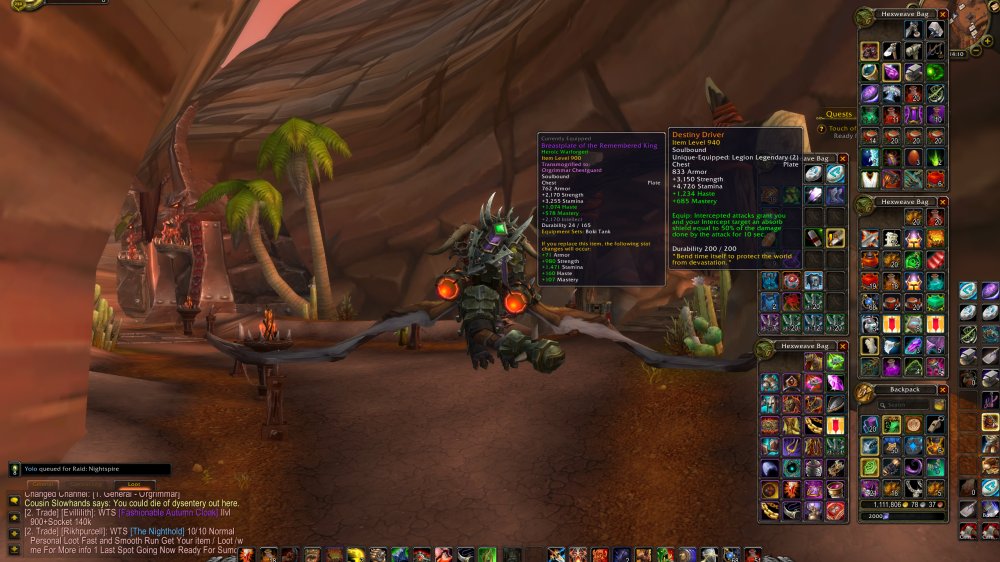Select the egg item in the top bag
The height and width of the screenshot is (562, 1000).
point(912,158)
